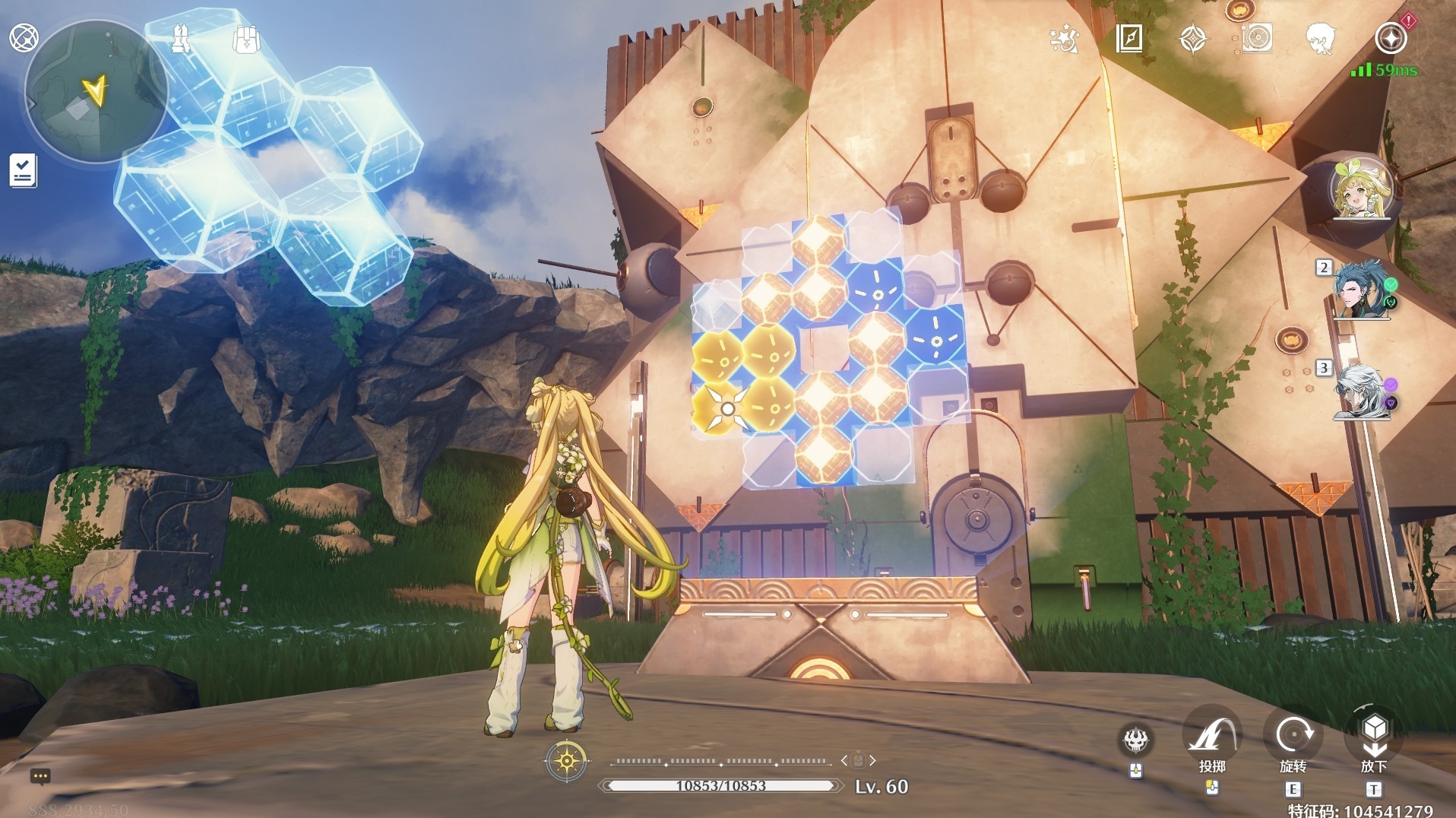
Task: Switch to party member 3
Action: click(x=1360, y=391)
